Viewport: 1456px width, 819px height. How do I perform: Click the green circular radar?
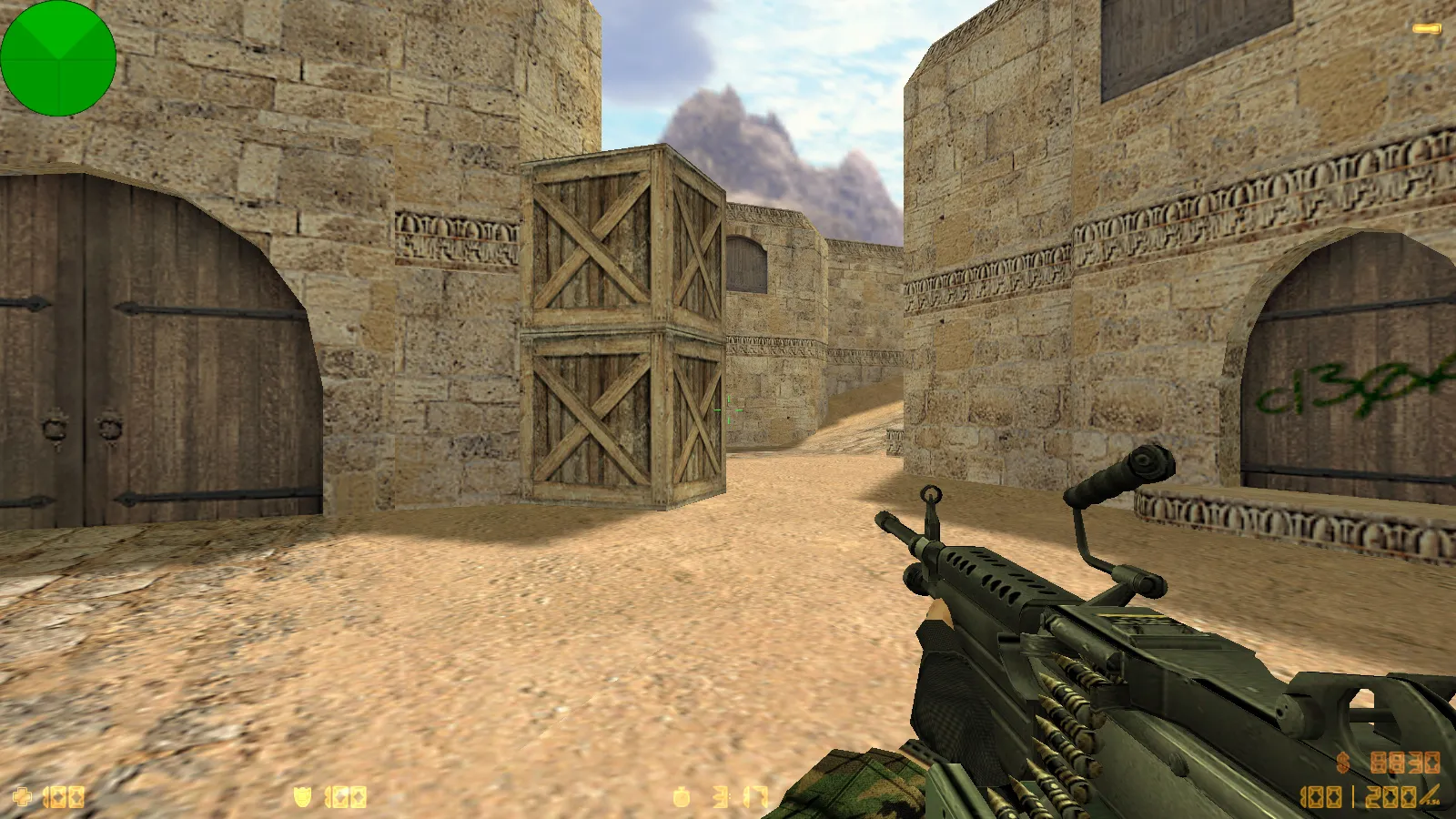pyautogui.click(x=58, y=58)
